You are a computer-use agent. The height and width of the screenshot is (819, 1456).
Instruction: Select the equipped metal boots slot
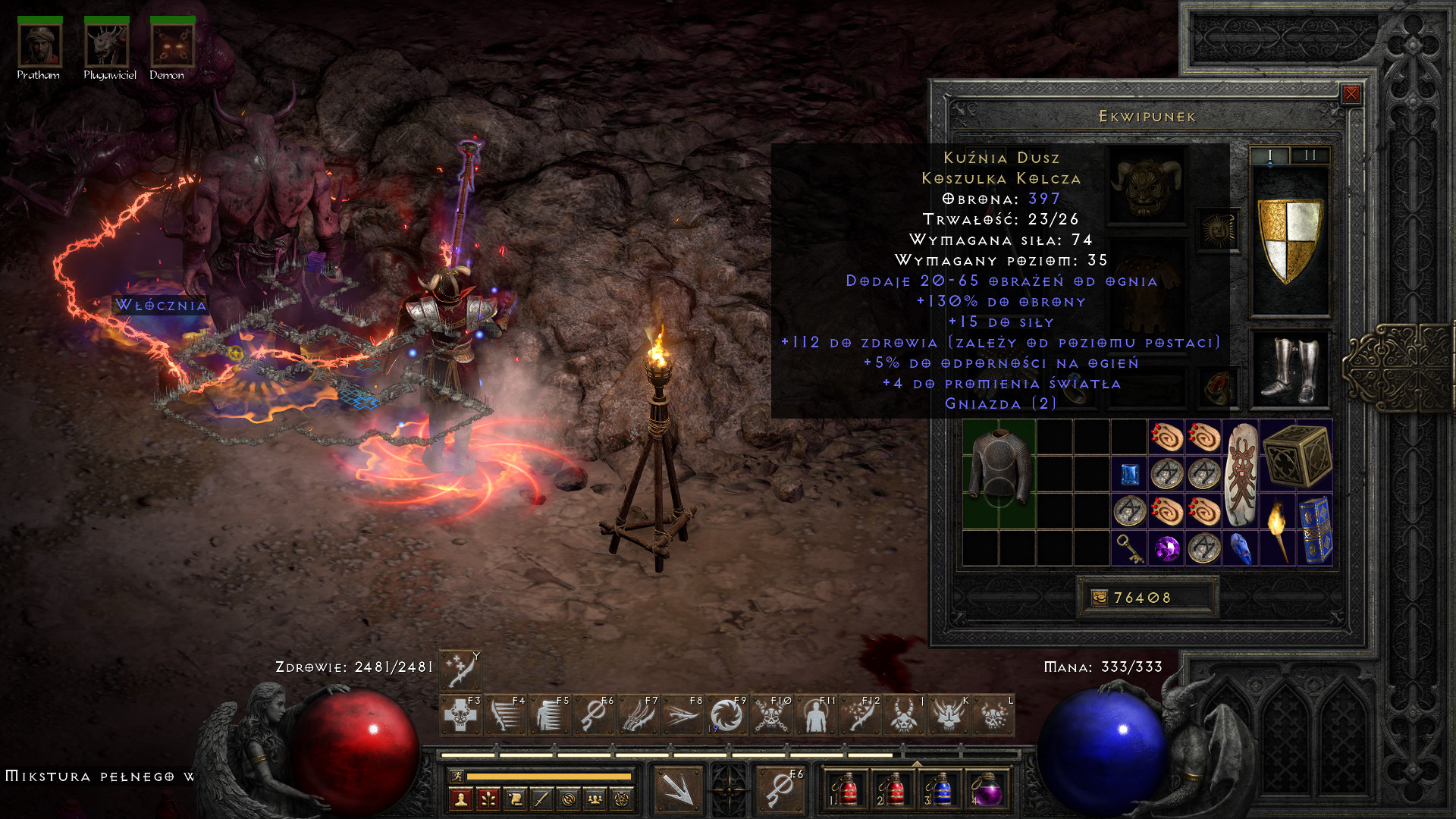click(1289, 370)
